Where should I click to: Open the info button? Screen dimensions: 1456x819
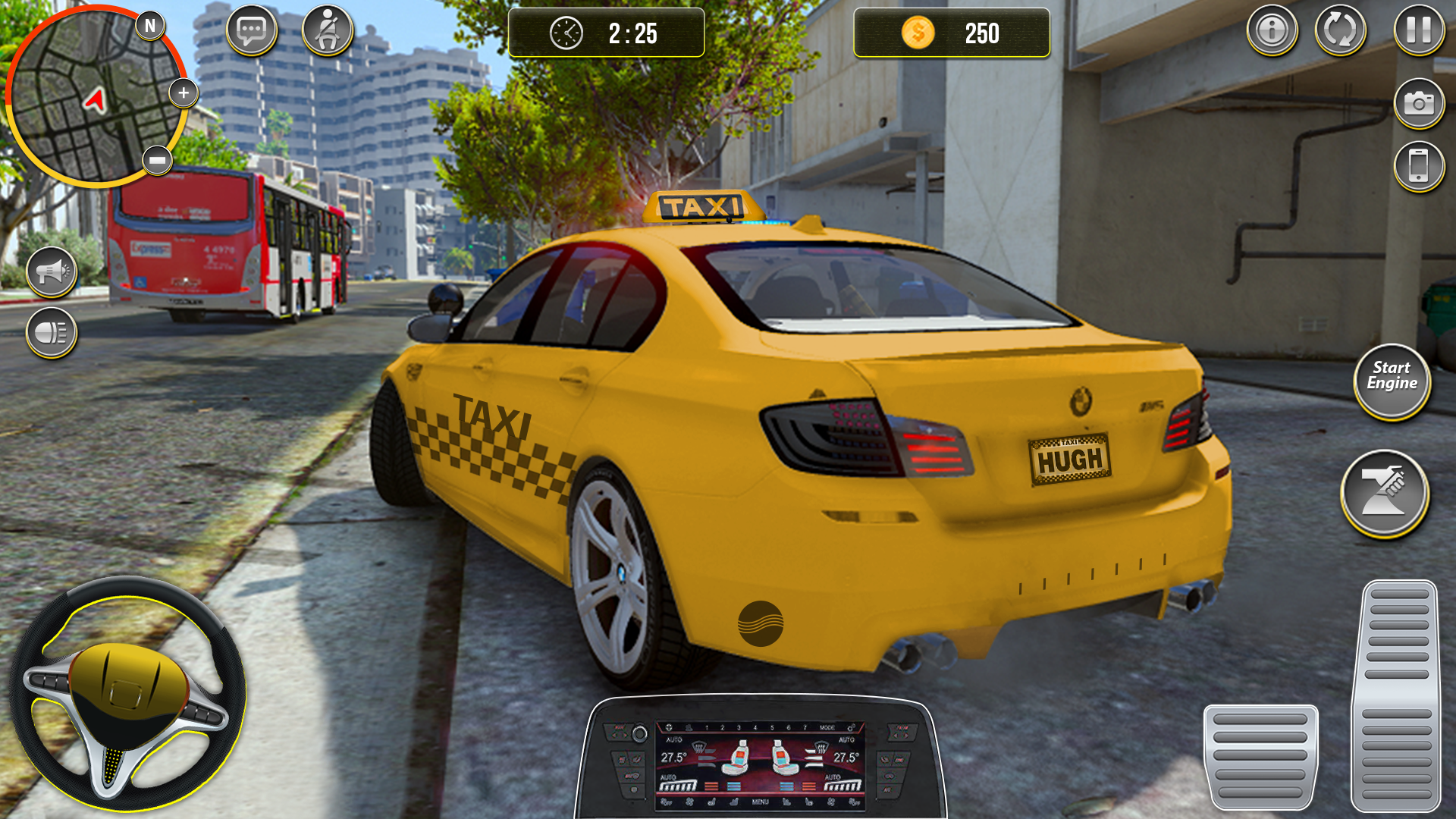(x=1272, y=31)
